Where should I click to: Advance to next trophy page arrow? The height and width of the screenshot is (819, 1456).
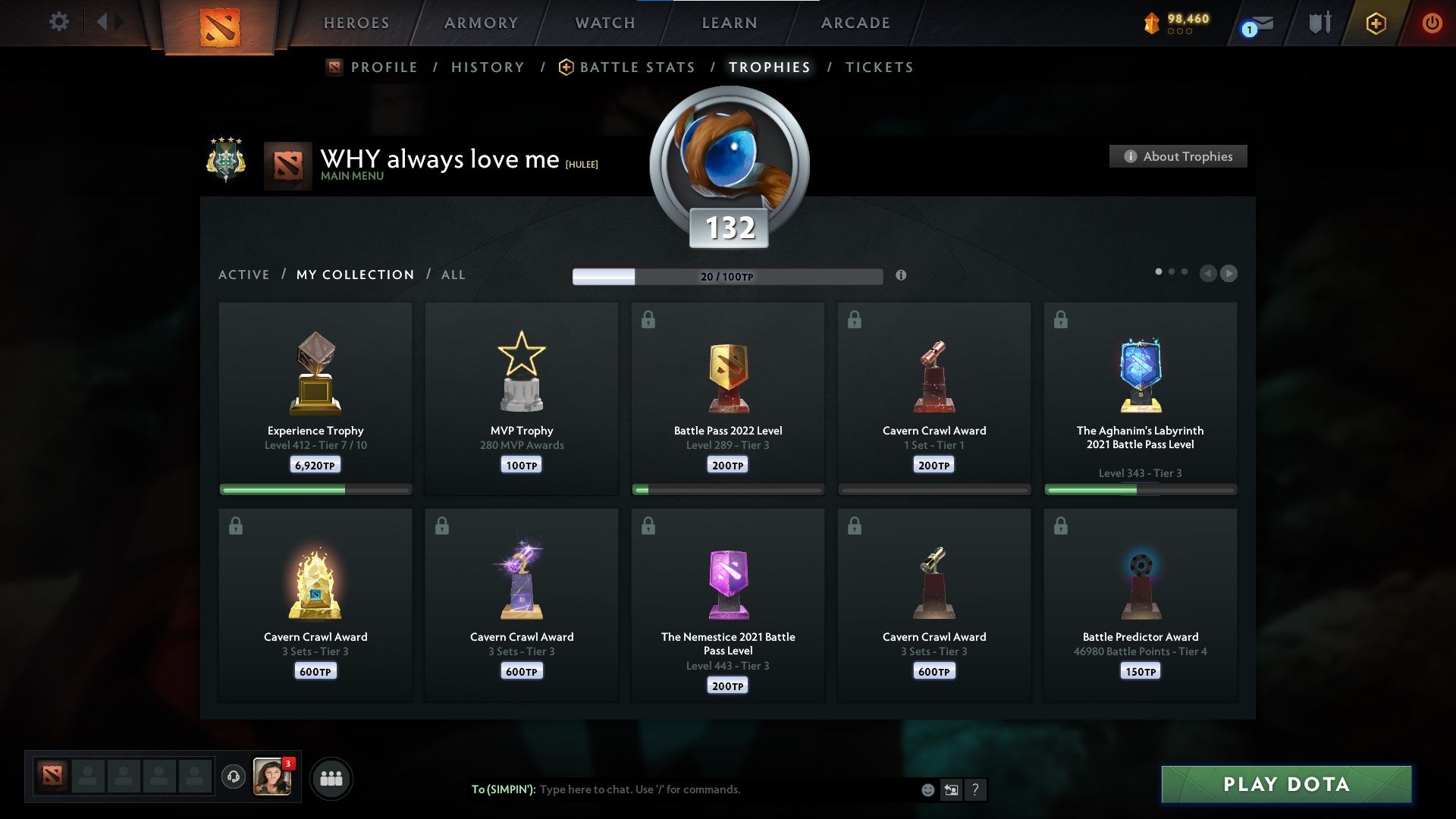(x=1230, y=273)
